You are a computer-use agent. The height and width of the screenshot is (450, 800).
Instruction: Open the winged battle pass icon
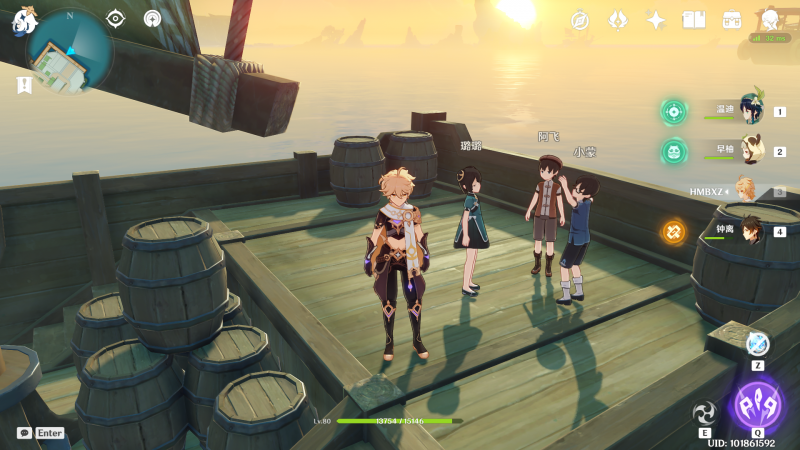[x=618, y=20]
